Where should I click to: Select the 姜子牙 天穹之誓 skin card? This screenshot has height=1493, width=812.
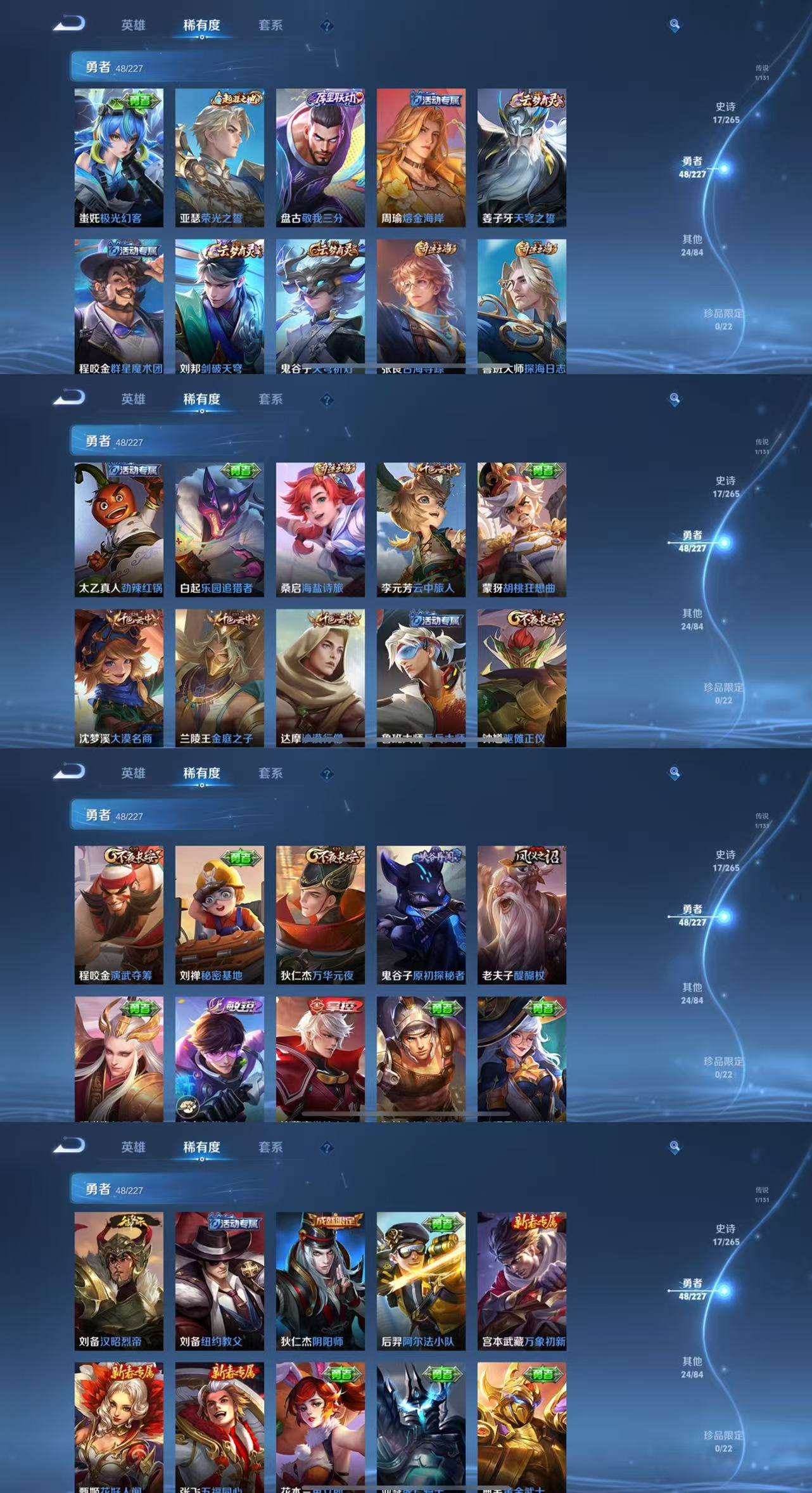tap(521, 158)
